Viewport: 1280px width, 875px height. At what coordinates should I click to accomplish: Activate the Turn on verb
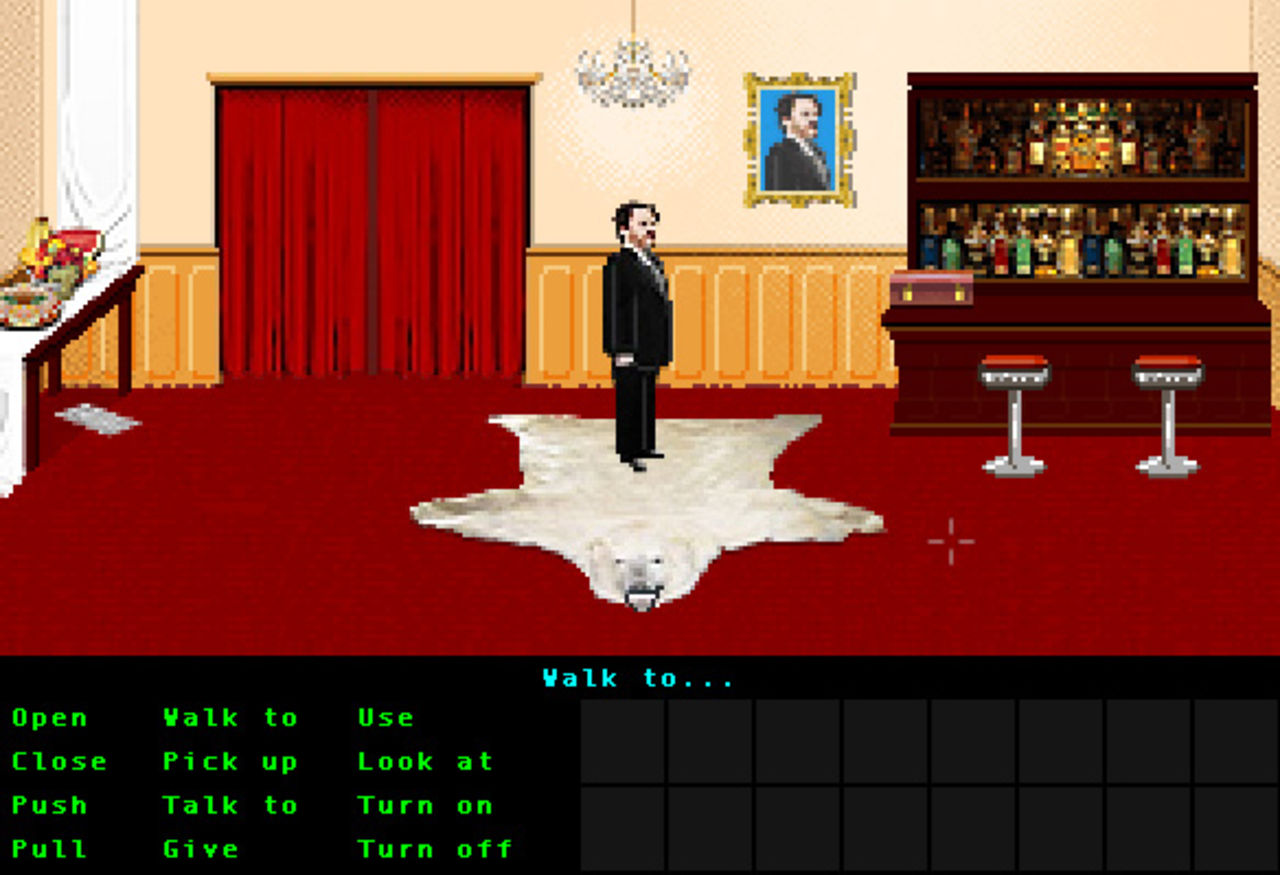point(425,806)
